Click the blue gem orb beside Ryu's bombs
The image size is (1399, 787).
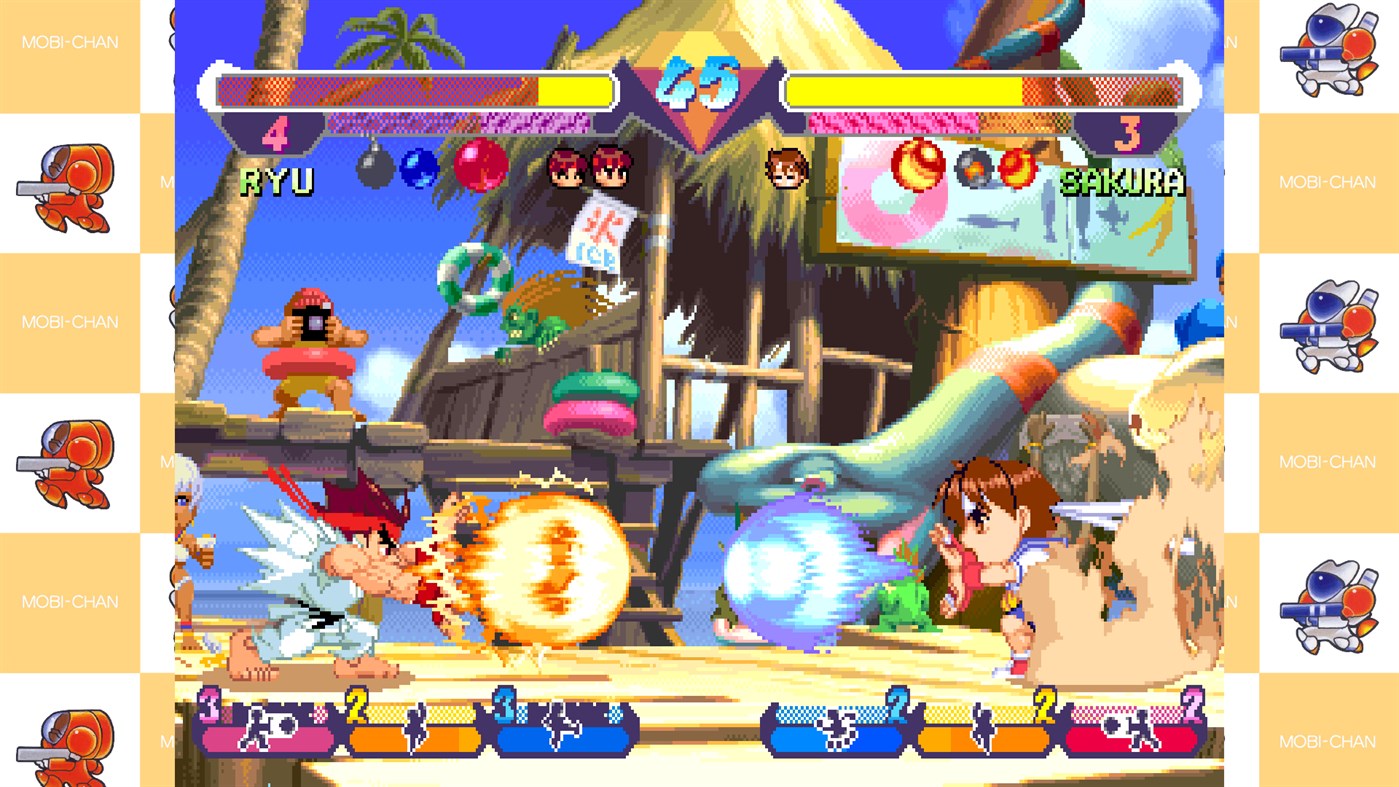(419, 167)
